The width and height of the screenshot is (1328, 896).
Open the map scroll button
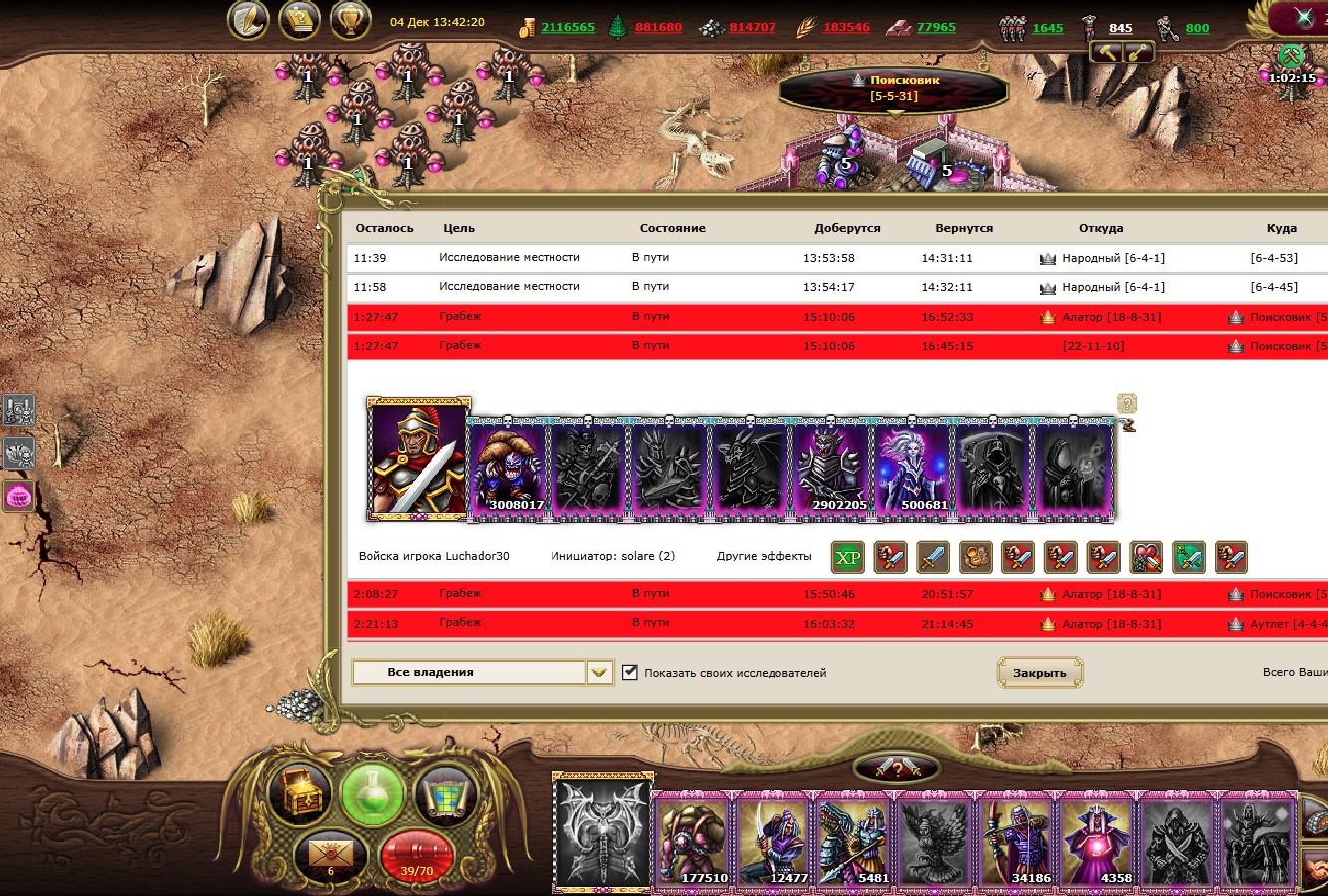point(445,793)
